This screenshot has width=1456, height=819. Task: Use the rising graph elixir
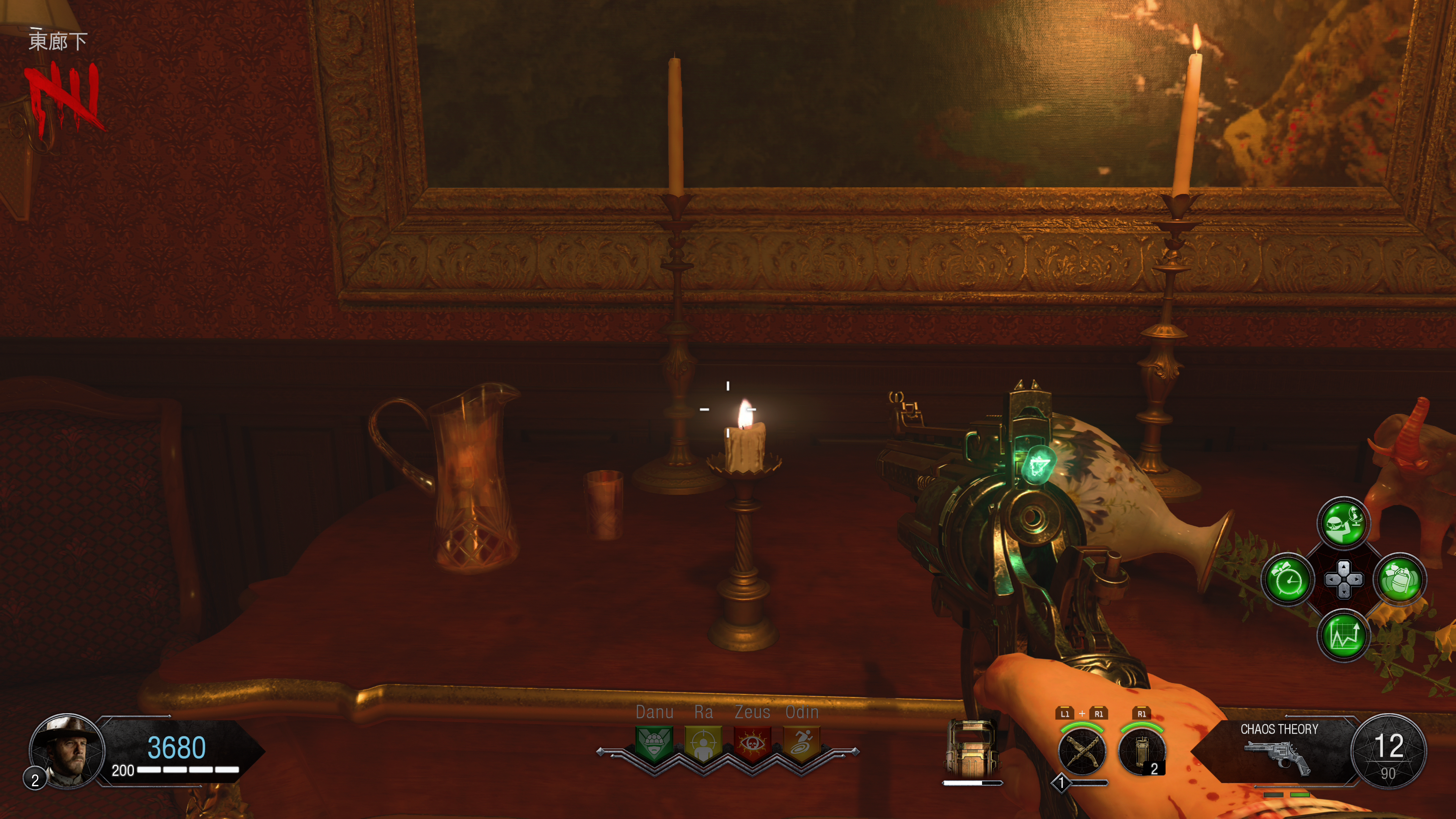point(1343,635)
